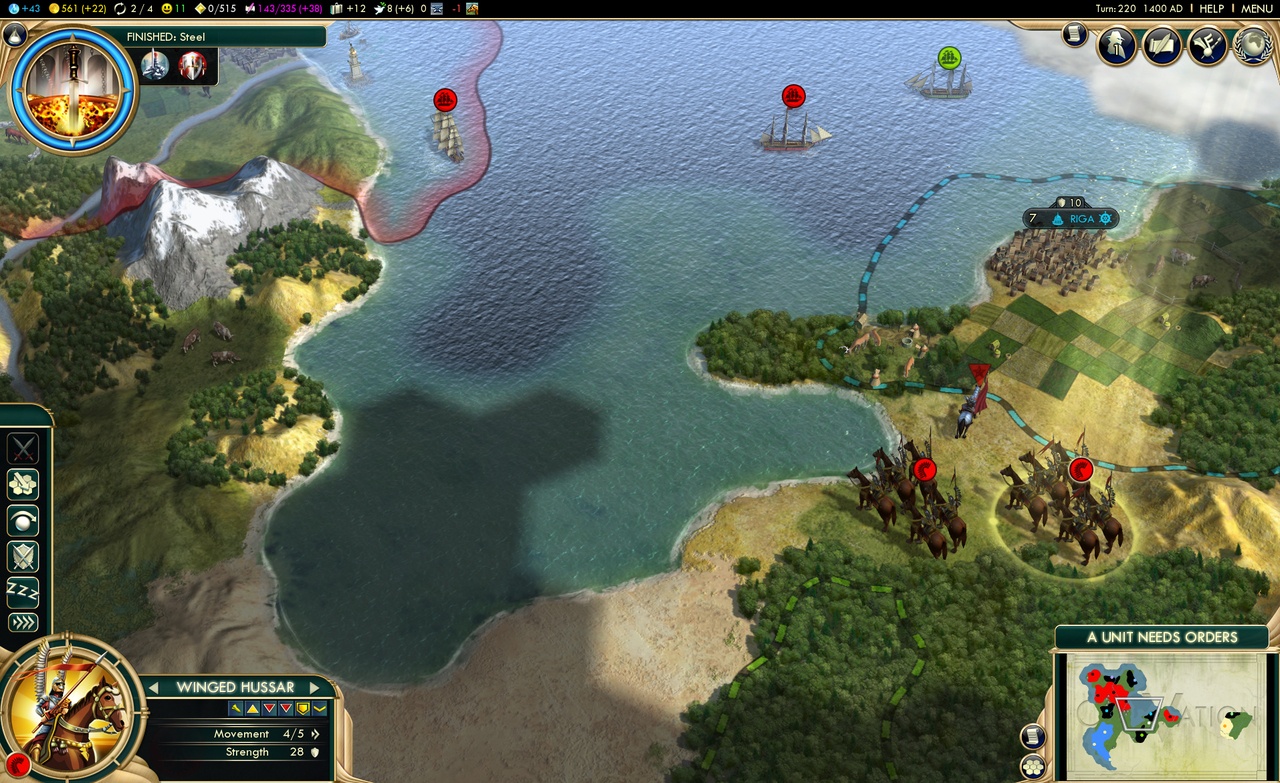Put the Winged Hussar to sleep
This screenshot has width=1280, height=783.
tap(23, 591)
